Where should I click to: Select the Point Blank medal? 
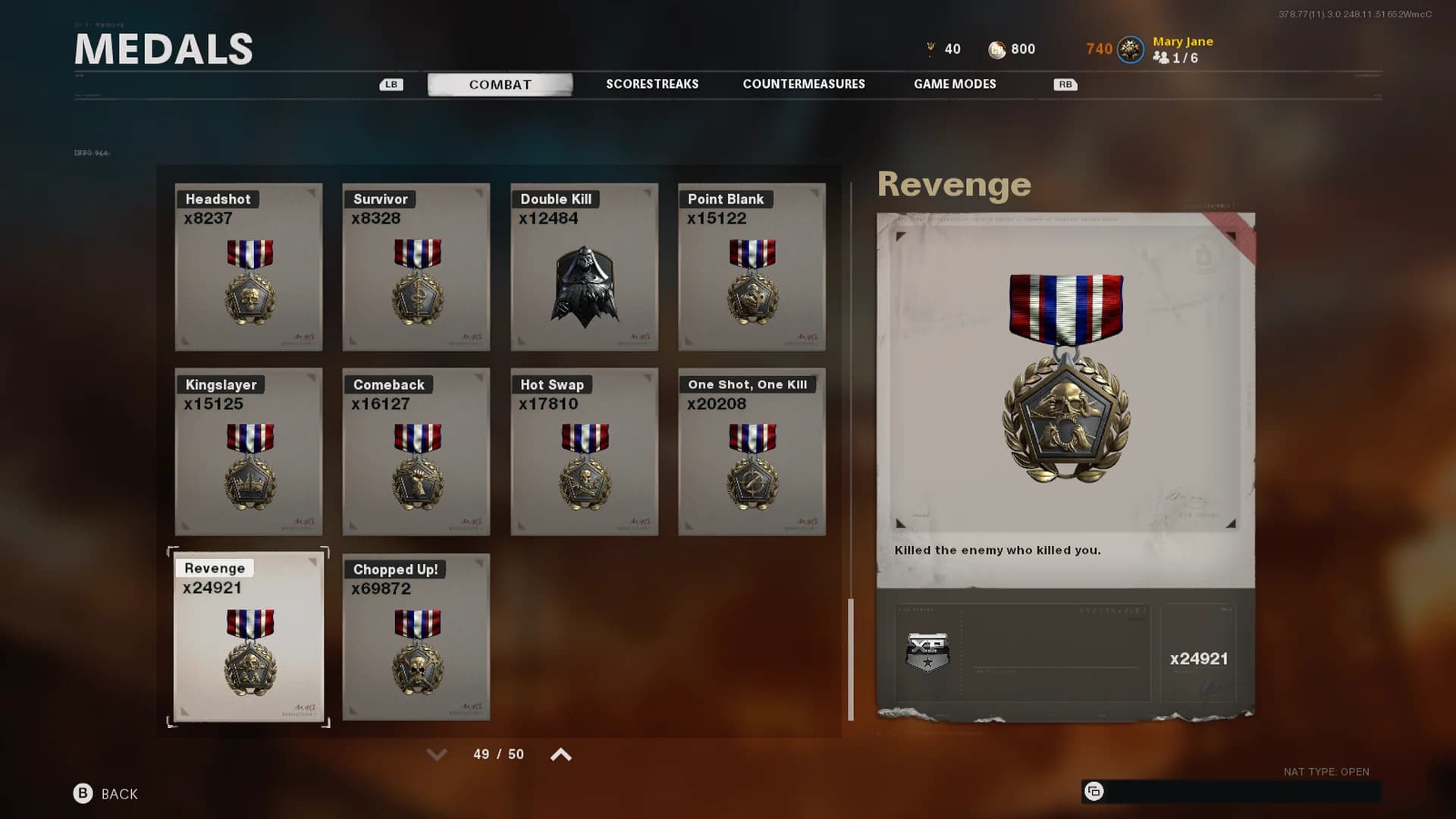coord(752,267)
